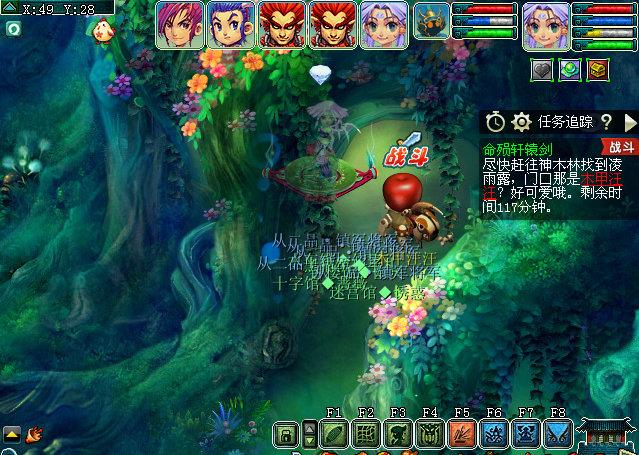This screenshot has width=639, height=455.
Task: Click the round teal icon below coordinates
Action: pyautogui.click(x=13, y=29)
